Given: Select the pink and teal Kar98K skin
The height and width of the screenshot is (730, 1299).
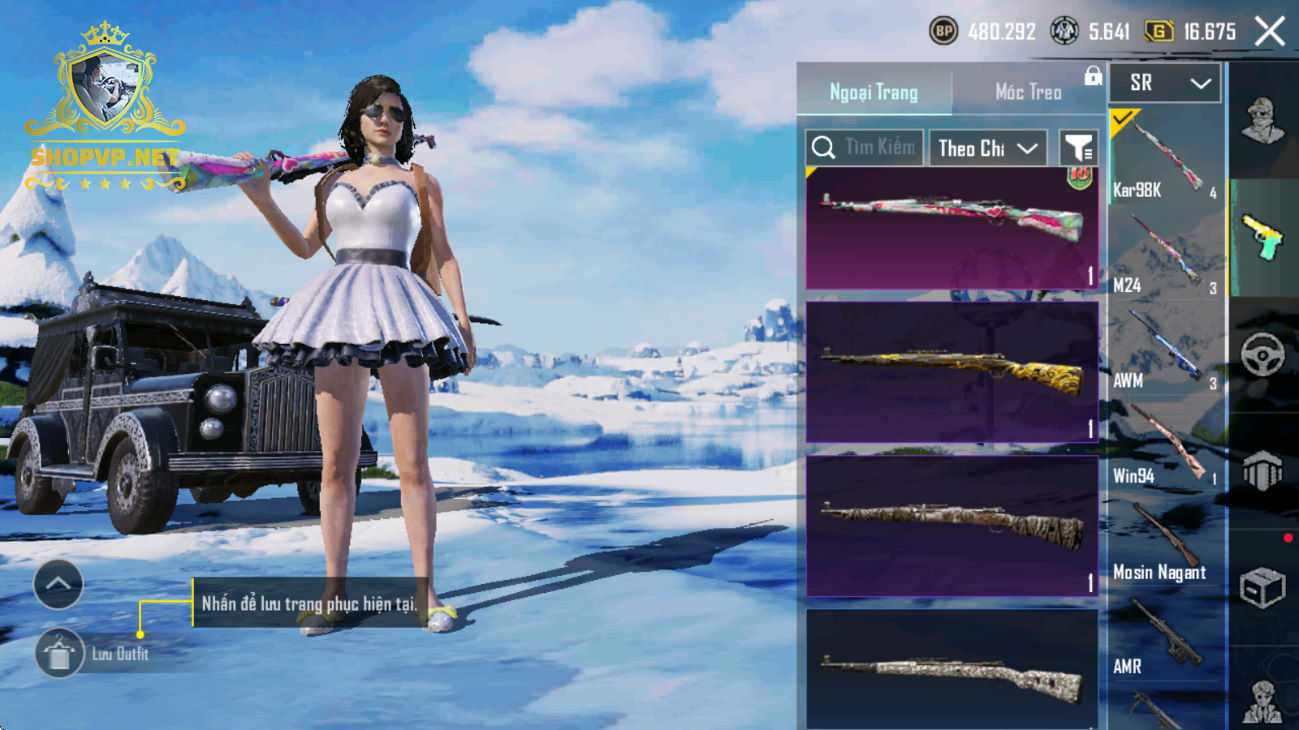Looking at the screenshot, I should click(x=952, y=228).
